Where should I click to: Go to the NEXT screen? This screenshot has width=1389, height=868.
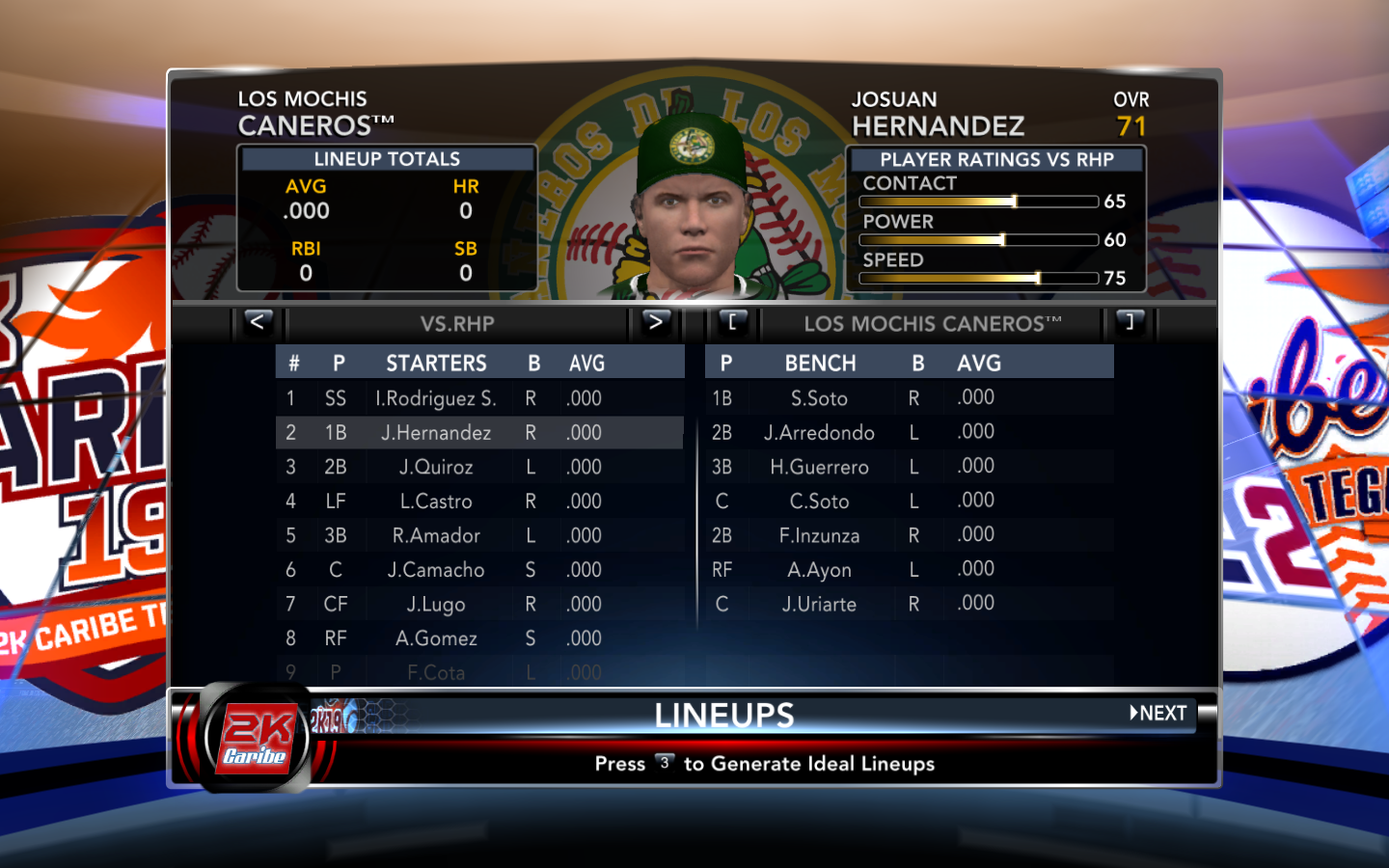(x=1158, y=714)
